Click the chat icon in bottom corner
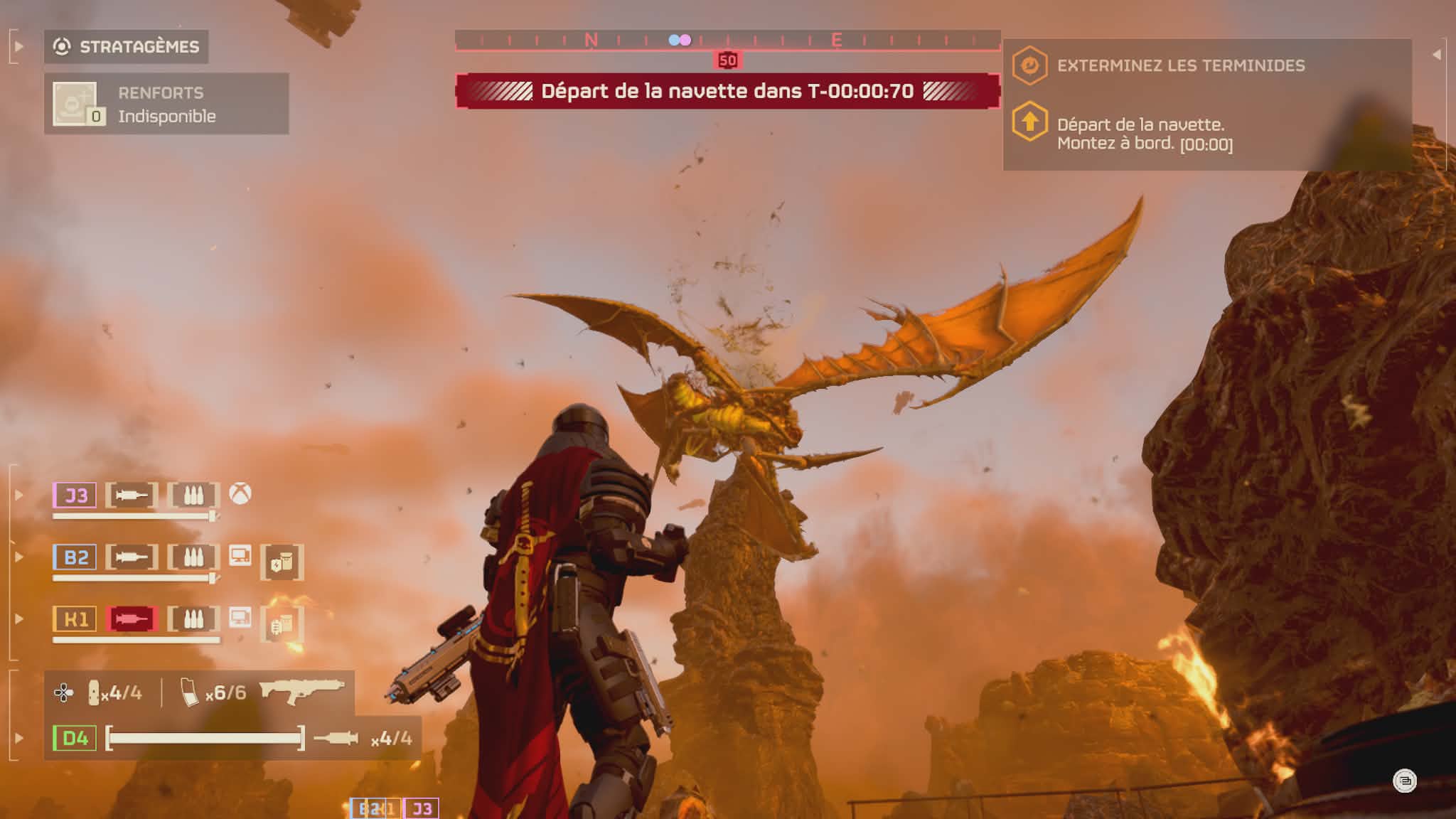1456x819 pixels. tap(1404, 781)
